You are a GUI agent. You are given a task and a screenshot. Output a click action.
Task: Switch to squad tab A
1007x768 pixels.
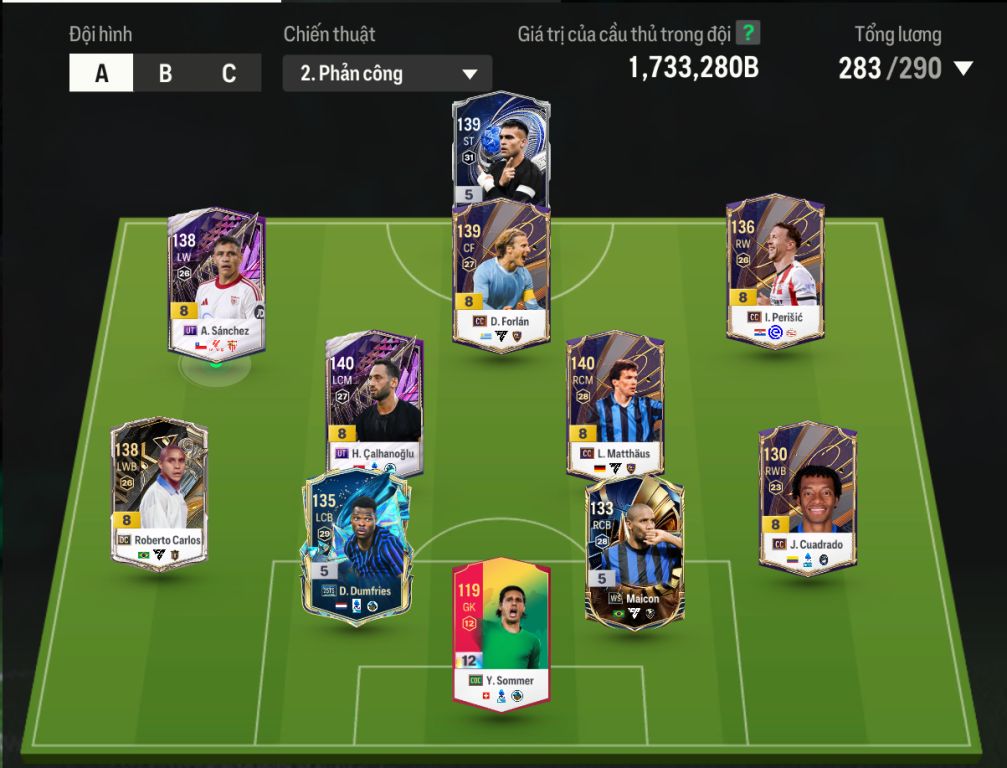pos(101,74)
